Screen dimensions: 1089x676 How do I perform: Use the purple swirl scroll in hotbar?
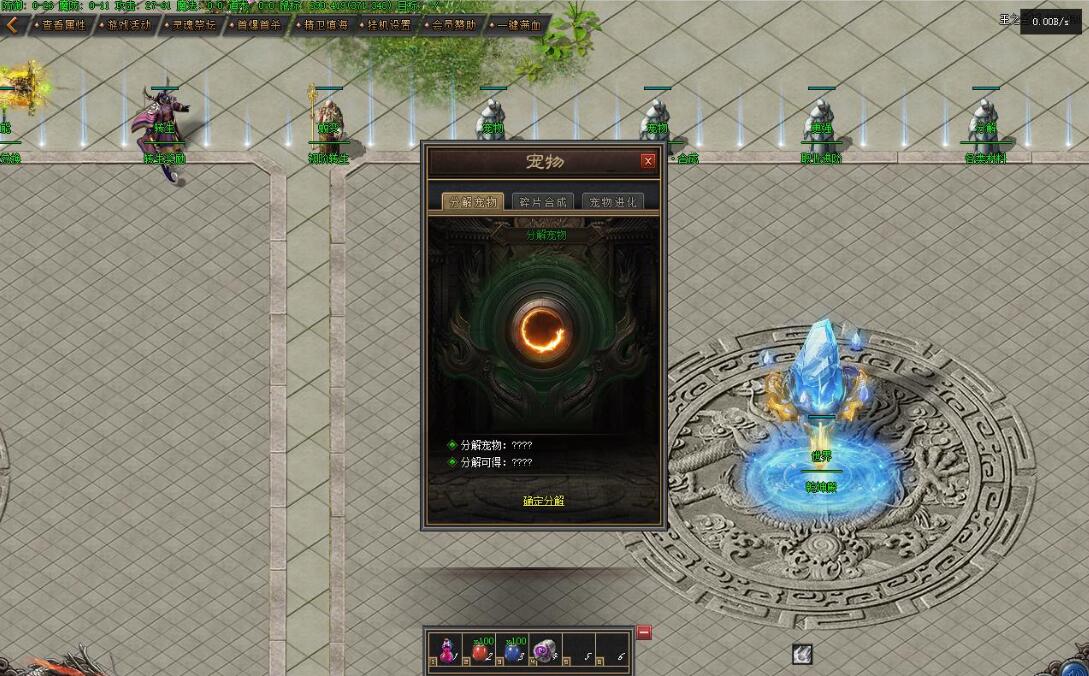pos(543,651)
